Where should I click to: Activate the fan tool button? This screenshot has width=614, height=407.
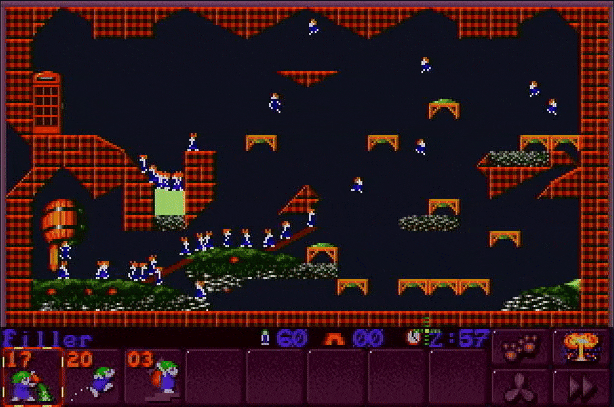tap(520, 386)
